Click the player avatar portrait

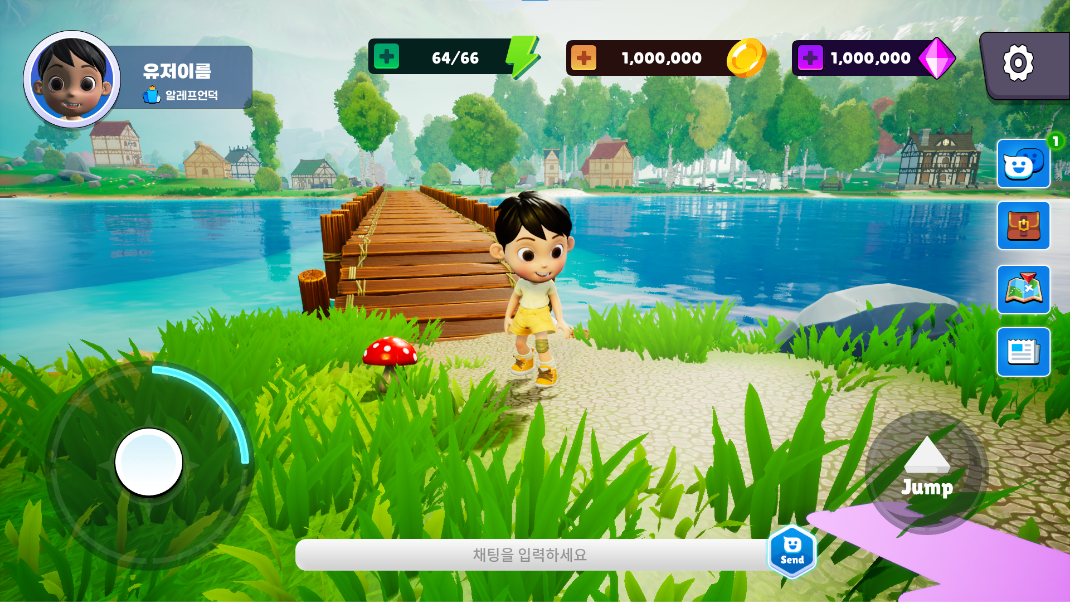point(72,79)
